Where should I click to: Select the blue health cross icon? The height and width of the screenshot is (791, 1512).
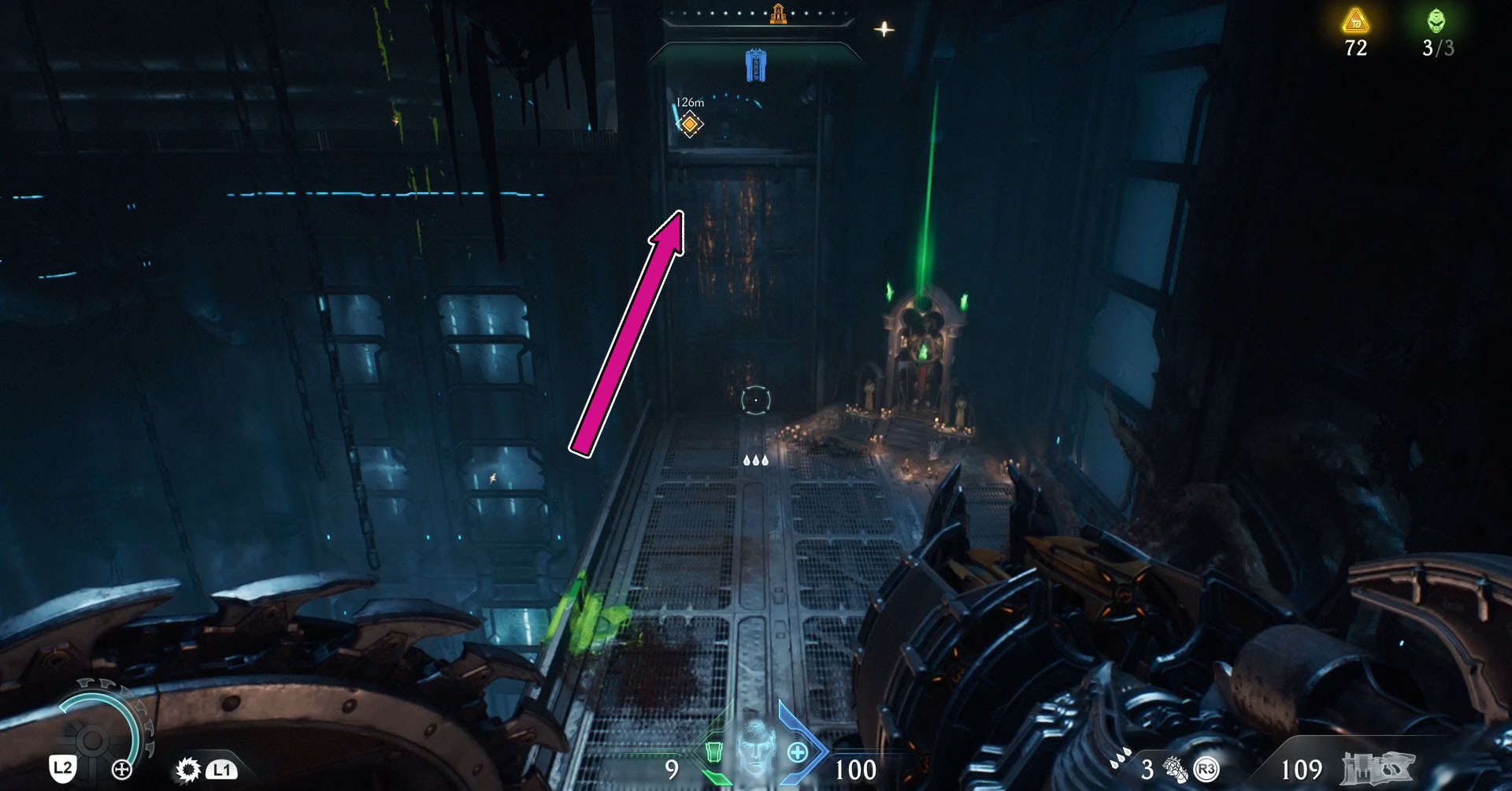[x=797, y=752]
